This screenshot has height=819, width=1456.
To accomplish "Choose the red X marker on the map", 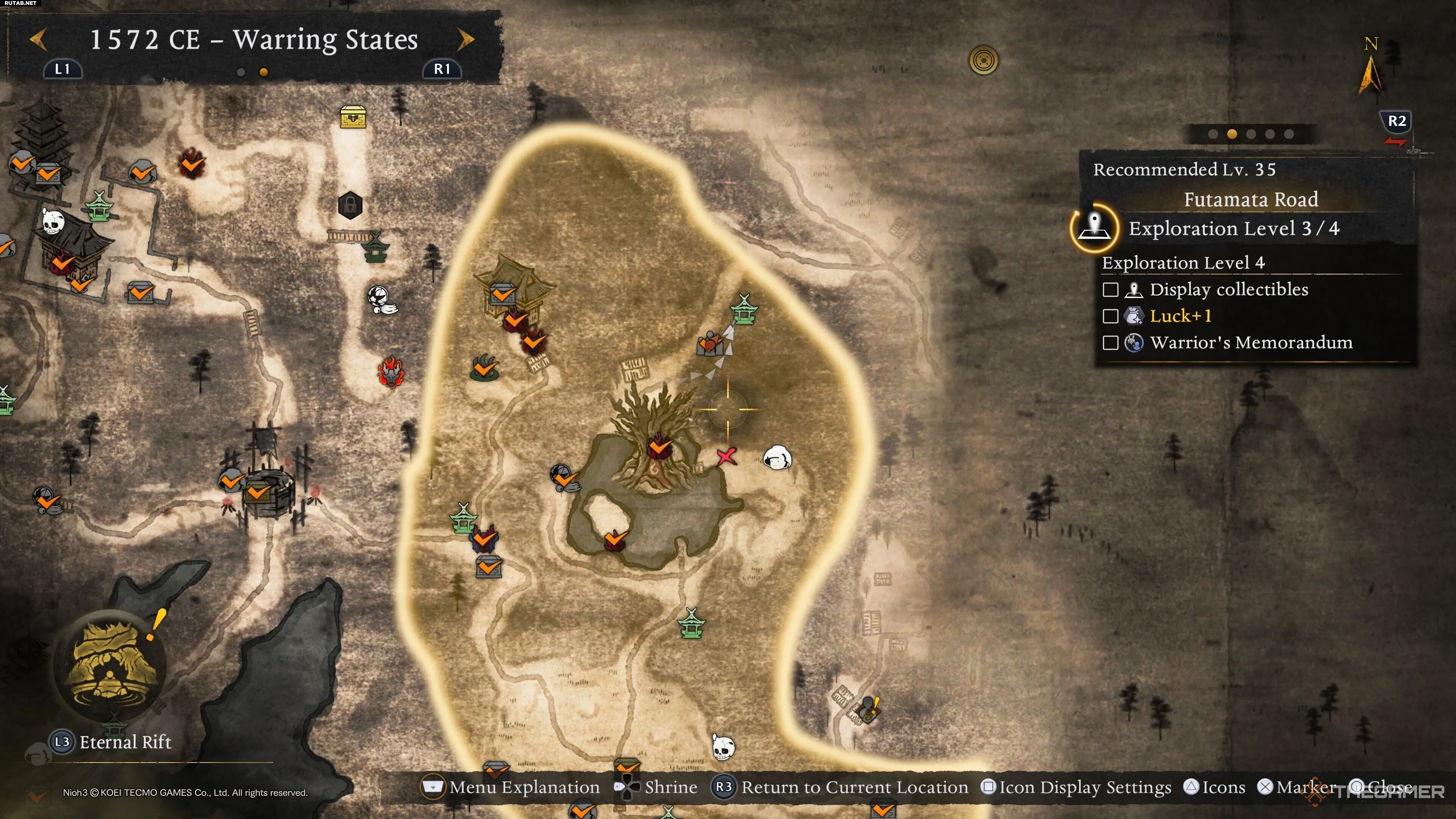I will 726,456.
